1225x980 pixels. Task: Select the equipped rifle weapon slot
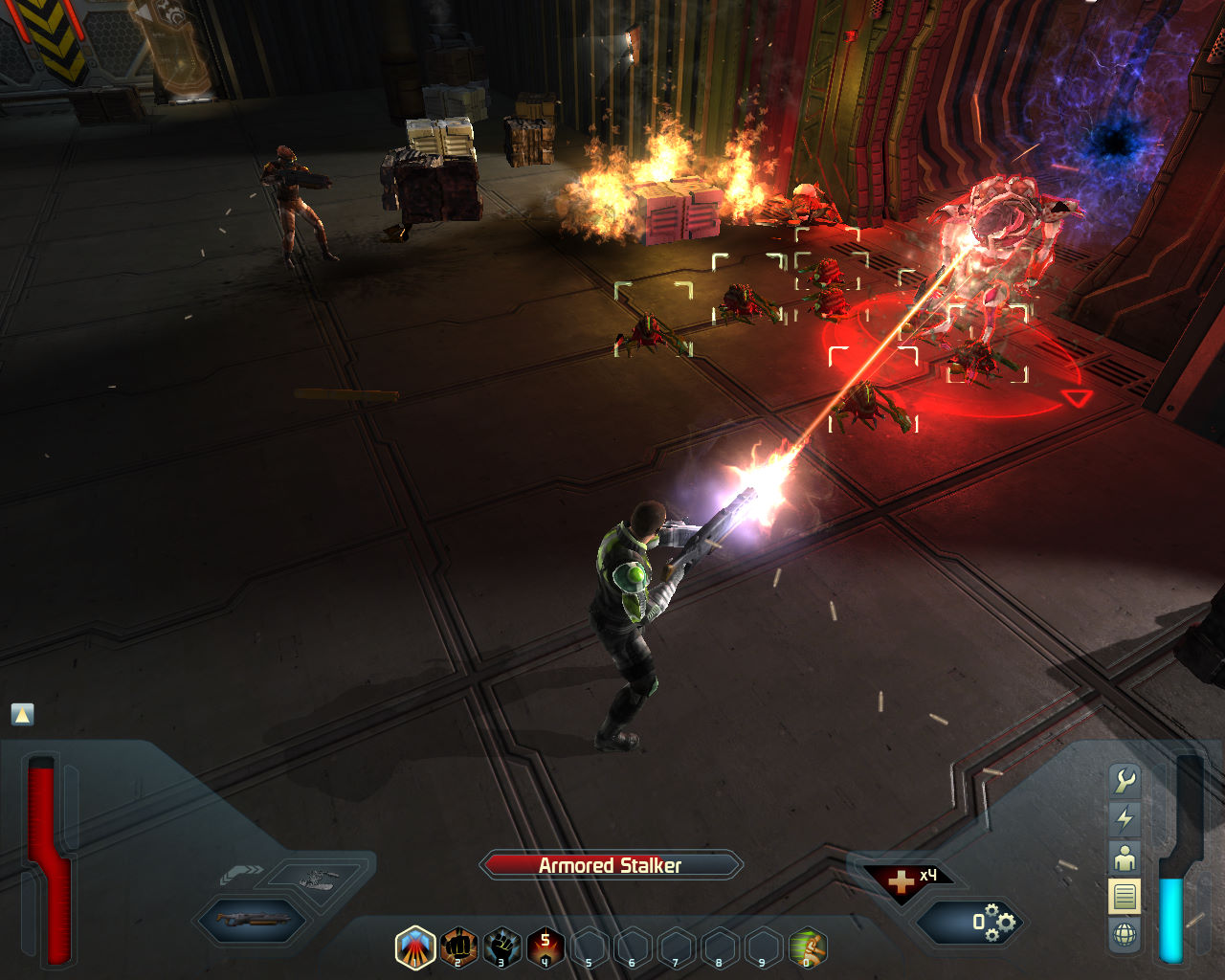point(254,921)
